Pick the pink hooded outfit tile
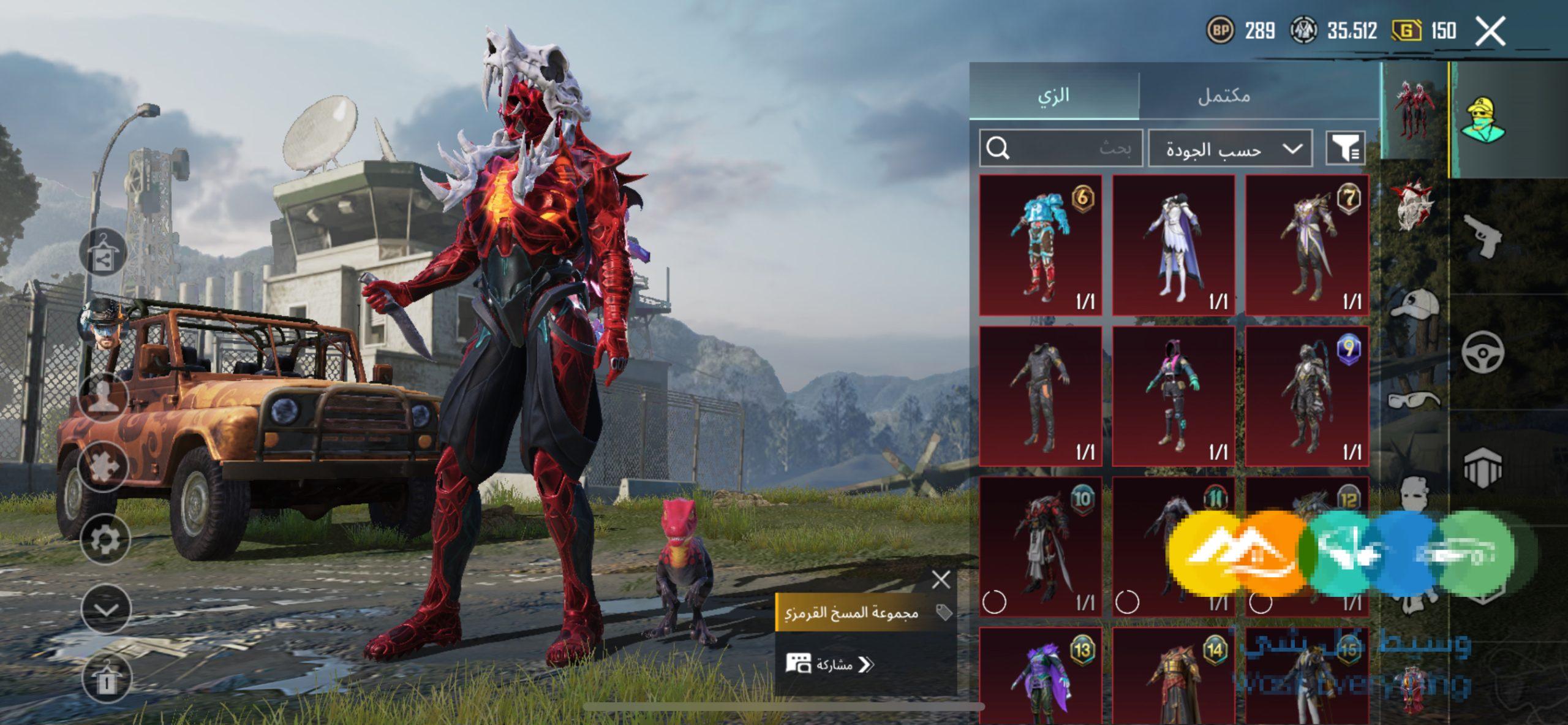Screen dimensions: 1568x725 pyautogui.click(x=1174, y=396)
